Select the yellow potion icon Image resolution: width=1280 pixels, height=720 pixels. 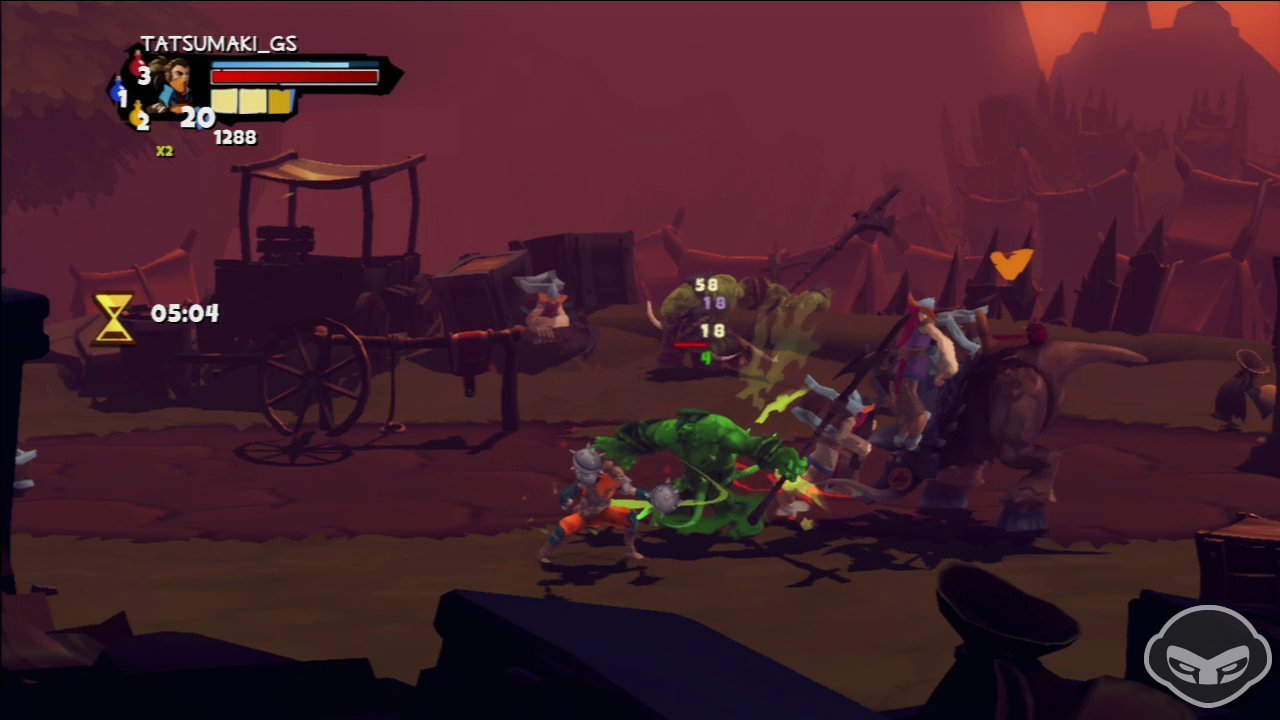137,116
